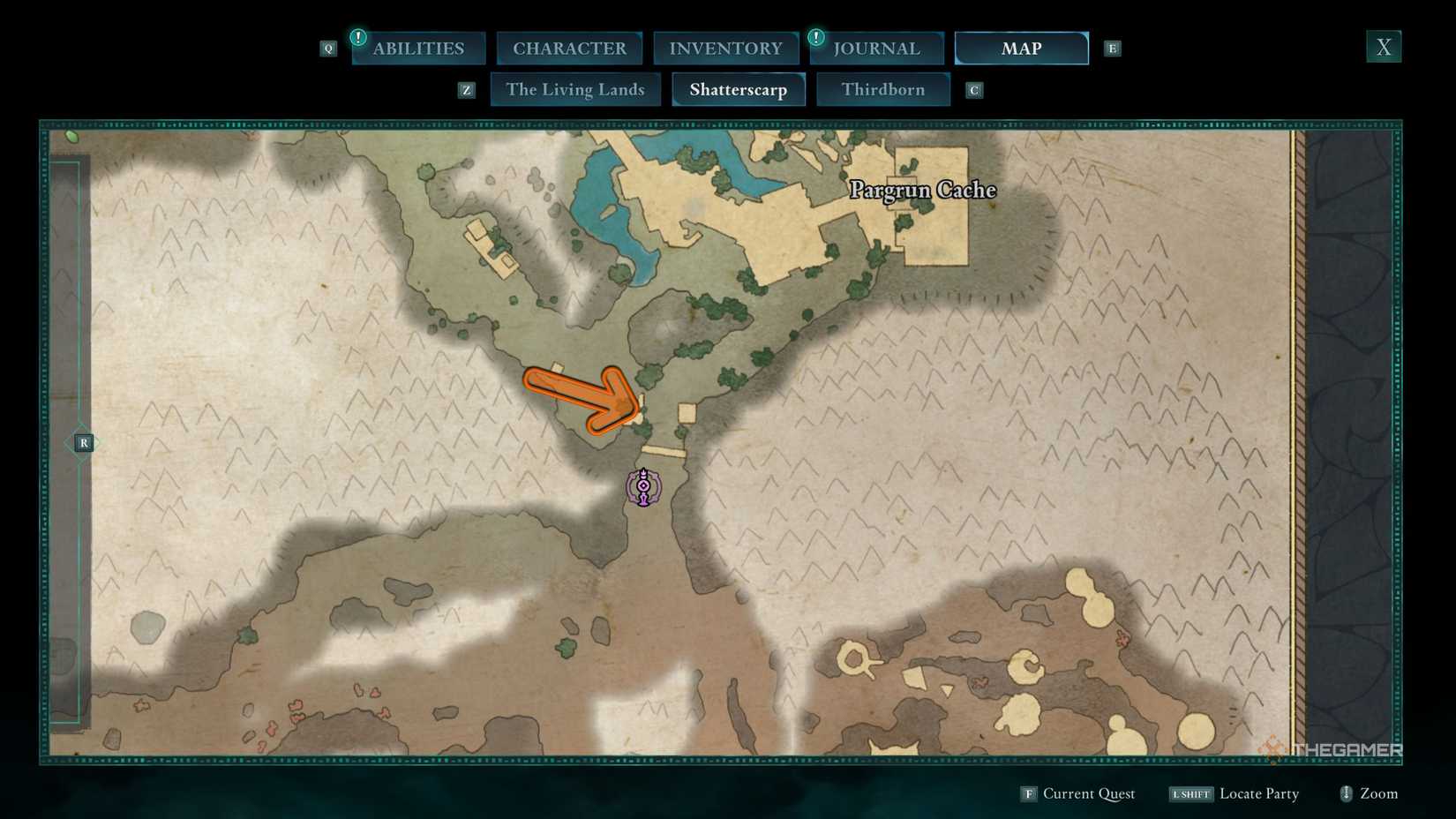Screen dimensions: 1456x819
Task: Toggle the notification badge on the Abilities tab
Action: pyautogui.click(x=358, y=37)
